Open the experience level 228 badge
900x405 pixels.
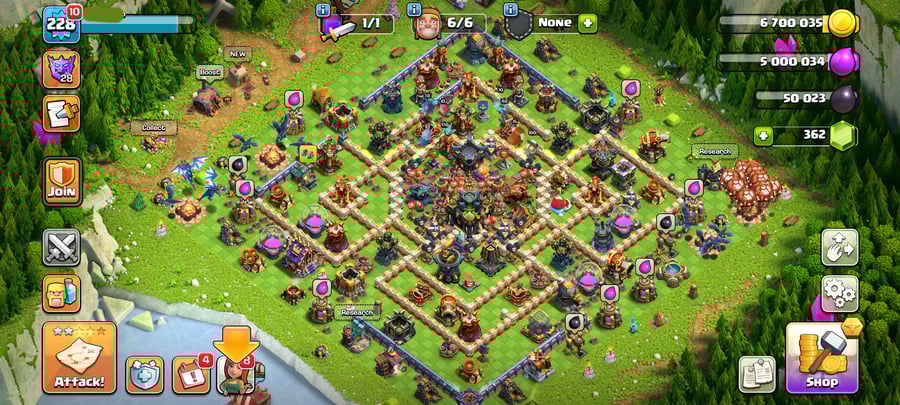pos(61,24)
